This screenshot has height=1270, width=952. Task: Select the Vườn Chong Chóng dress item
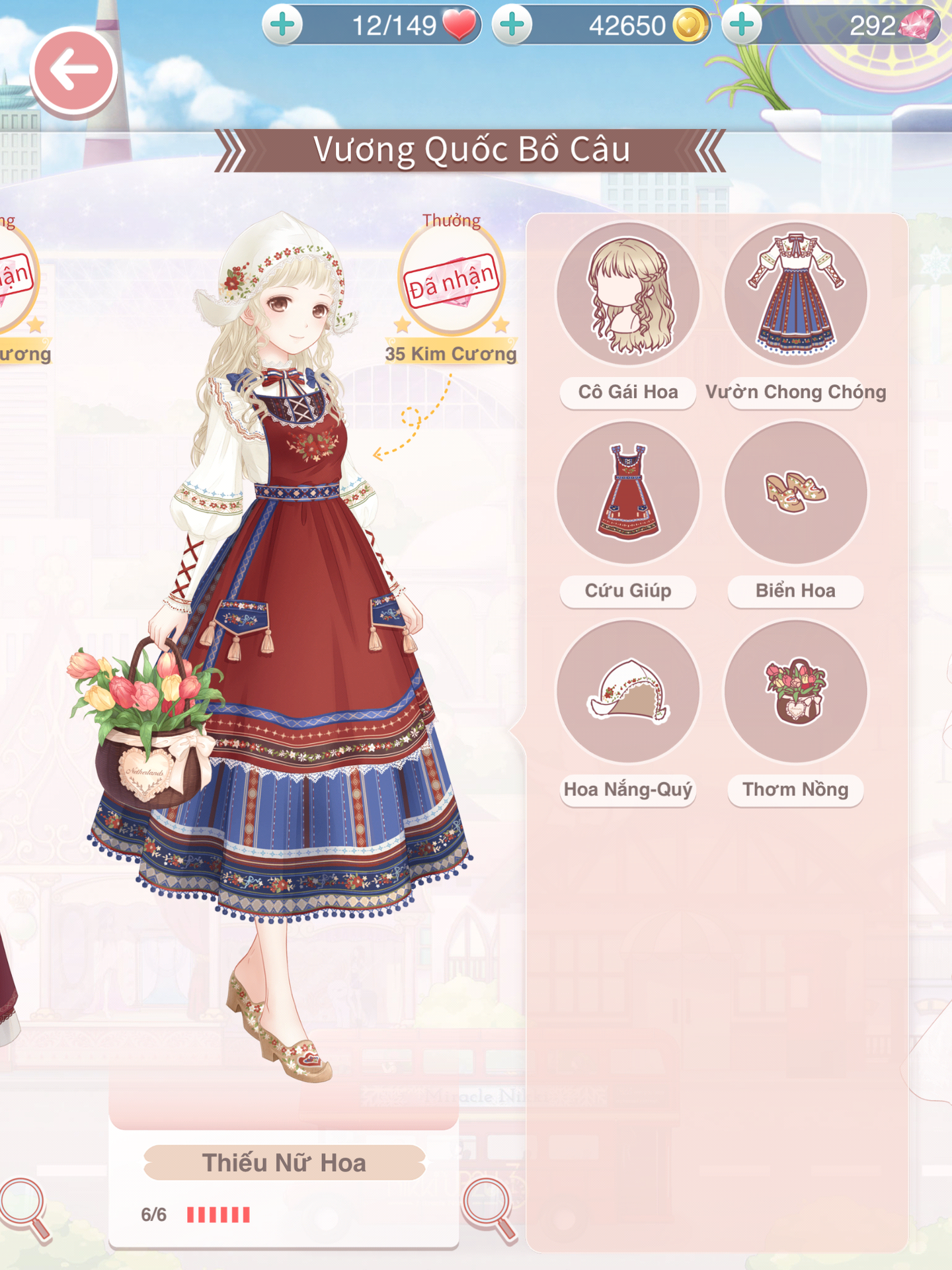point(795,294)
